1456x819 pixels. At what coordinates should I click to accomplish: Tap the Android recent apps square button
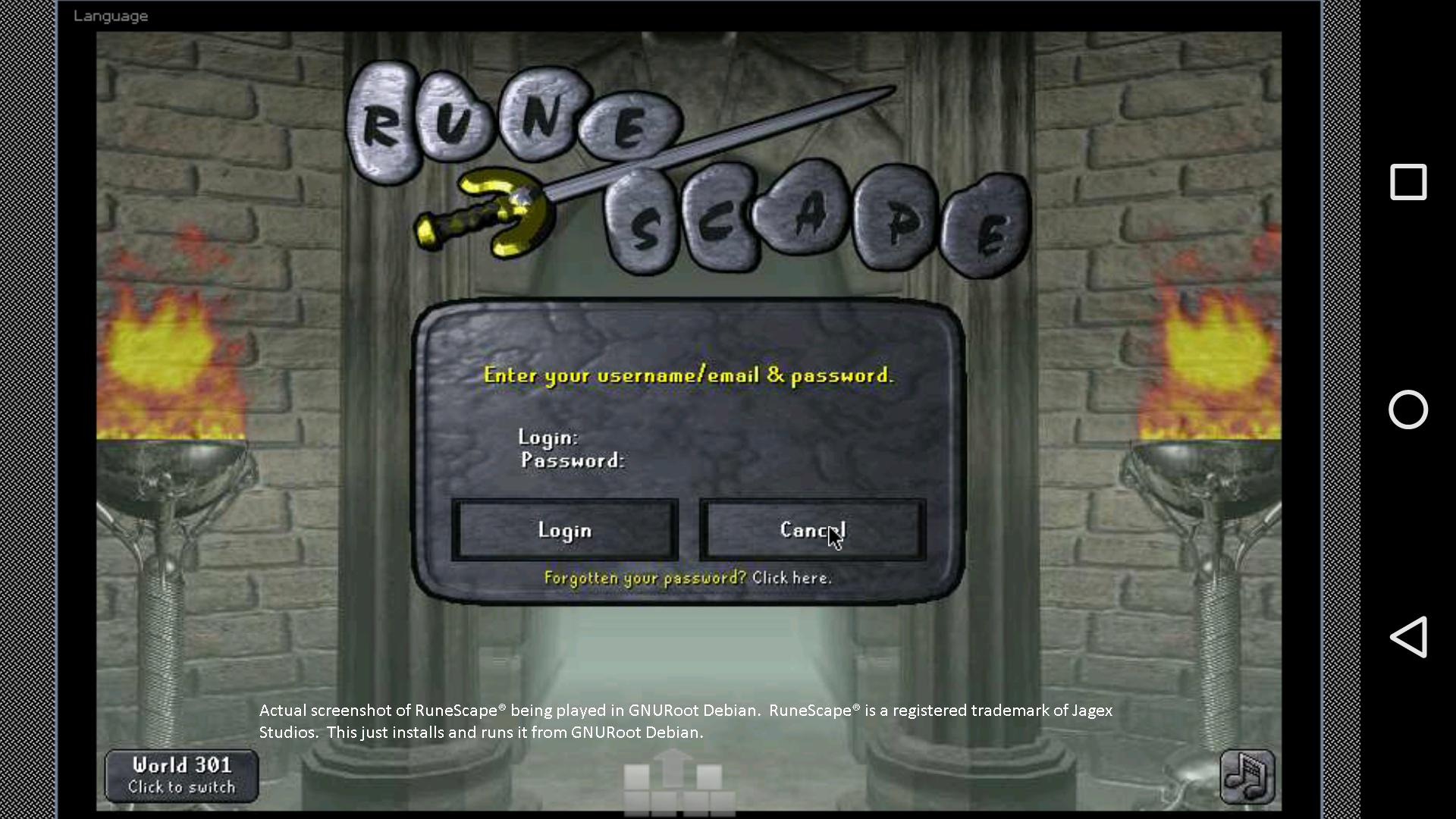1408,182
